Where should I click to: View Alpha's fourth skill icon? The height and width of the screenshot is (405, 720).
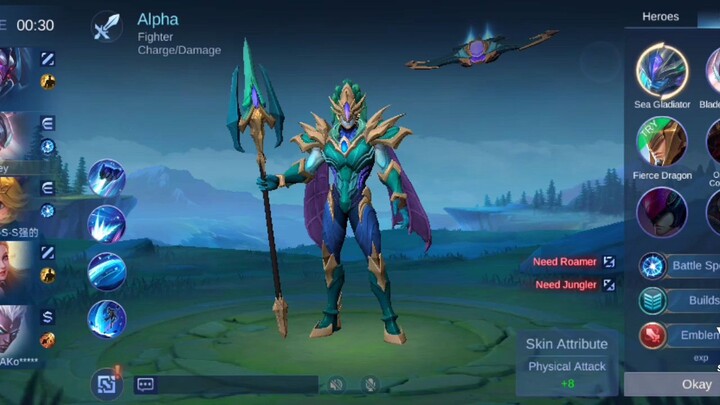click(106, 319)
